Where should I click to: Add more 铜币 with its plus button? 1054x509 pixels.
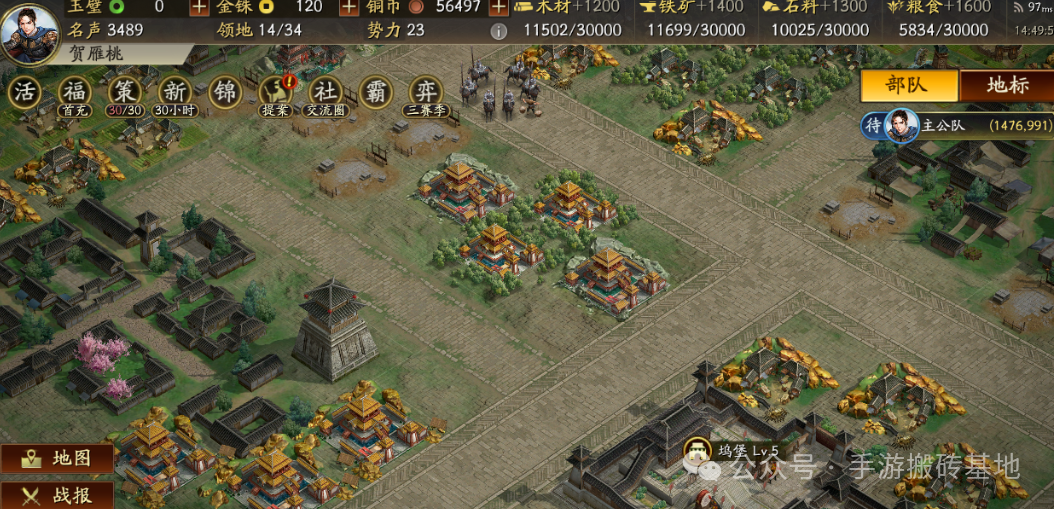click(498, 6)
